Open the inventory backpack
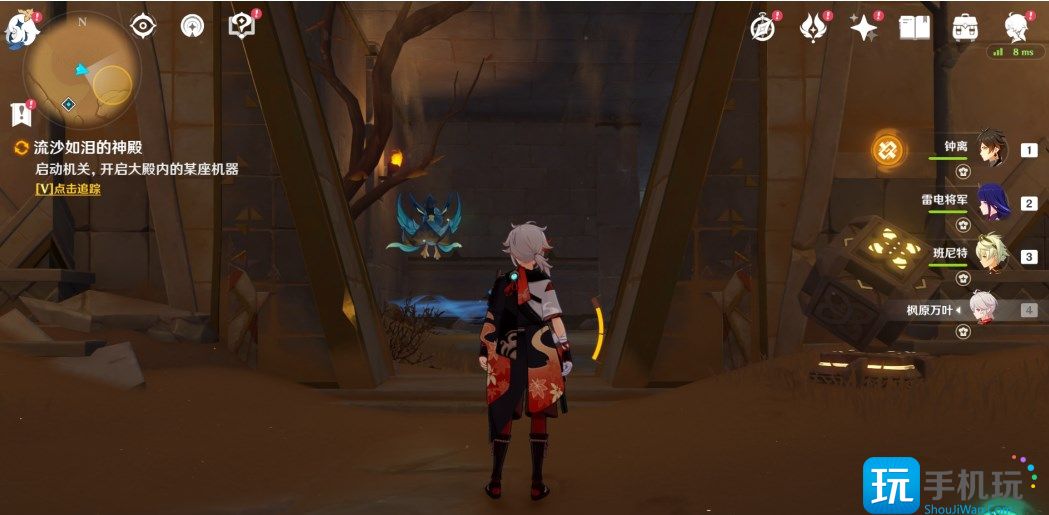The image size is (1049, 515). tap(965, 27)
